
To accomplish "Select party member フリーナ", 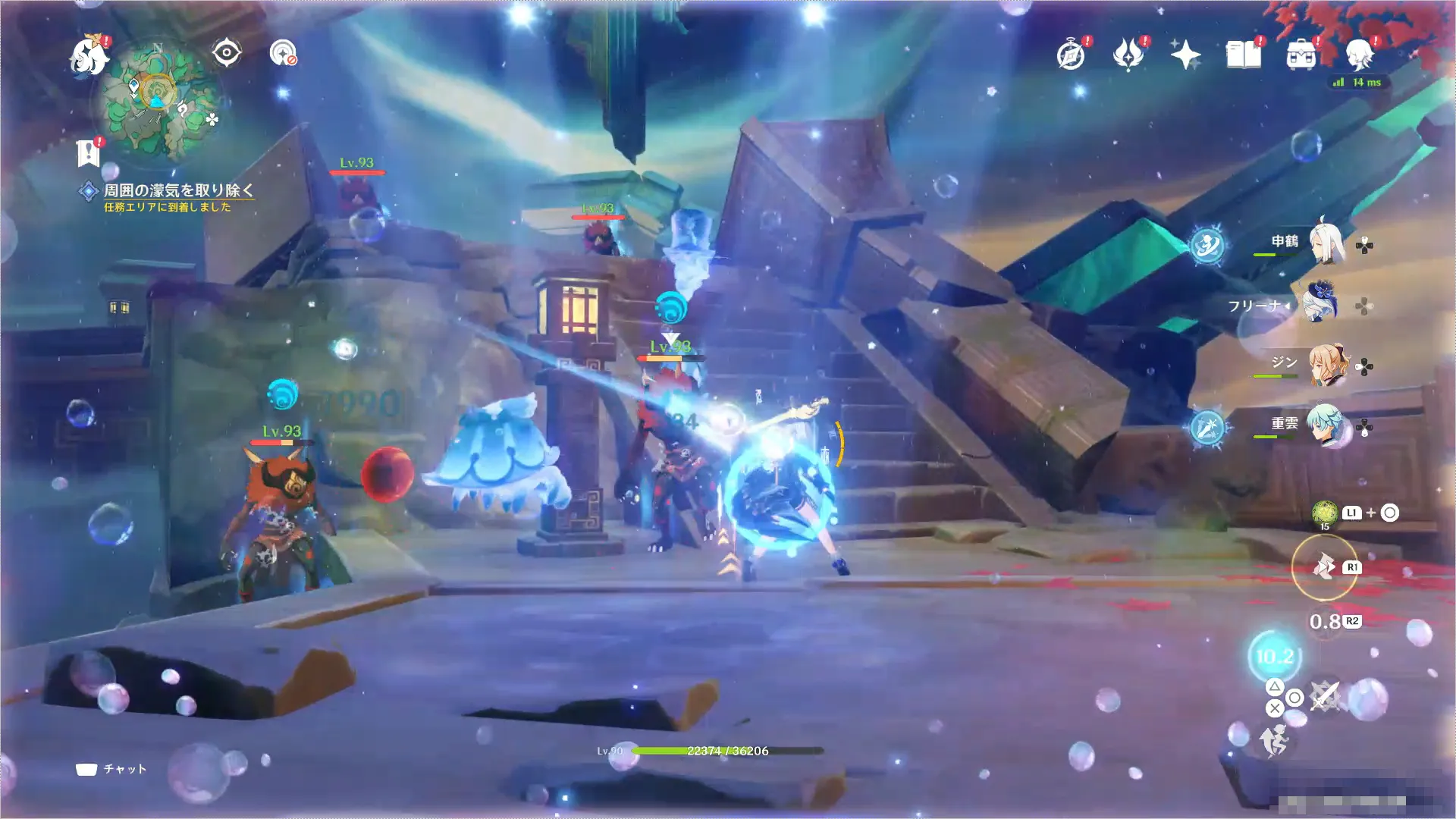I will 1319,304.
